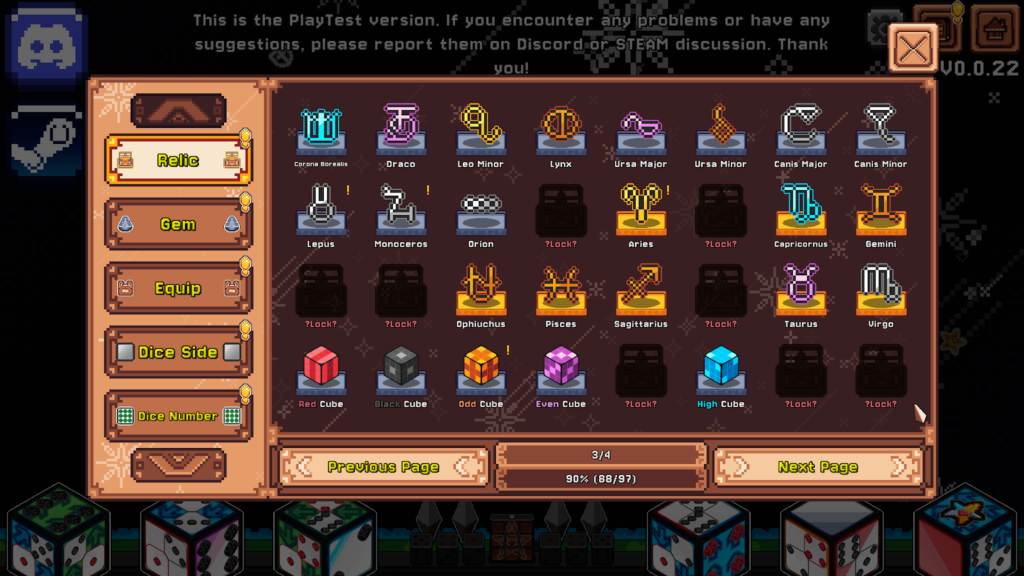Select the Equip category tab
This screenshot has width=1024, height=576.
coord(178,288)
